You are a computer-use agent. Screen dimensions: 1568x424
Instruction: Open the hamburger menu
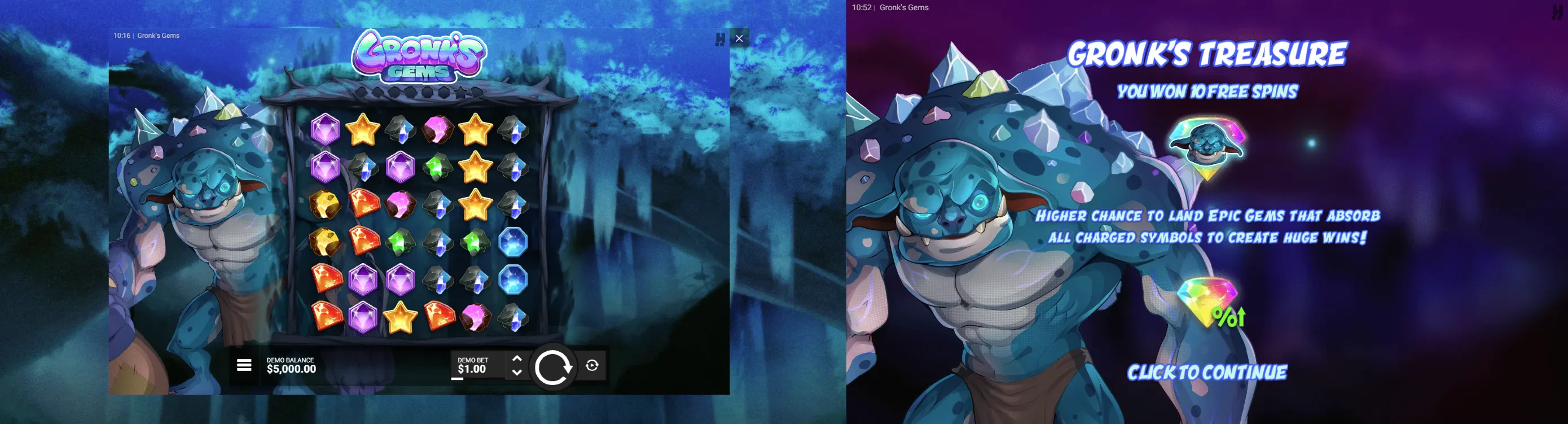pyautogui.click(x=244, y=365)
